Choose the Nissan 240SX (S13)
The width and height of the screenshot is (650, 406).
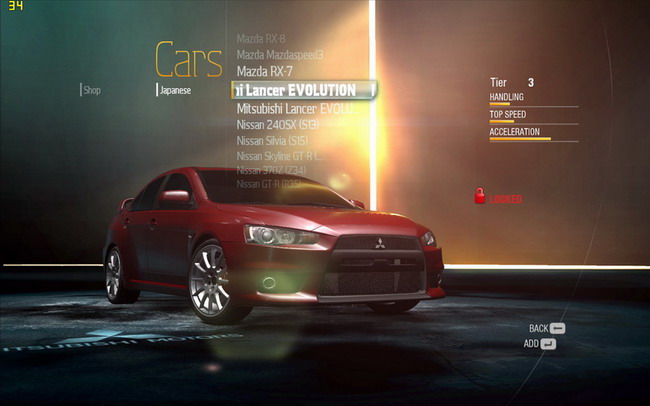pyautogui.click(x=277, y=124)
